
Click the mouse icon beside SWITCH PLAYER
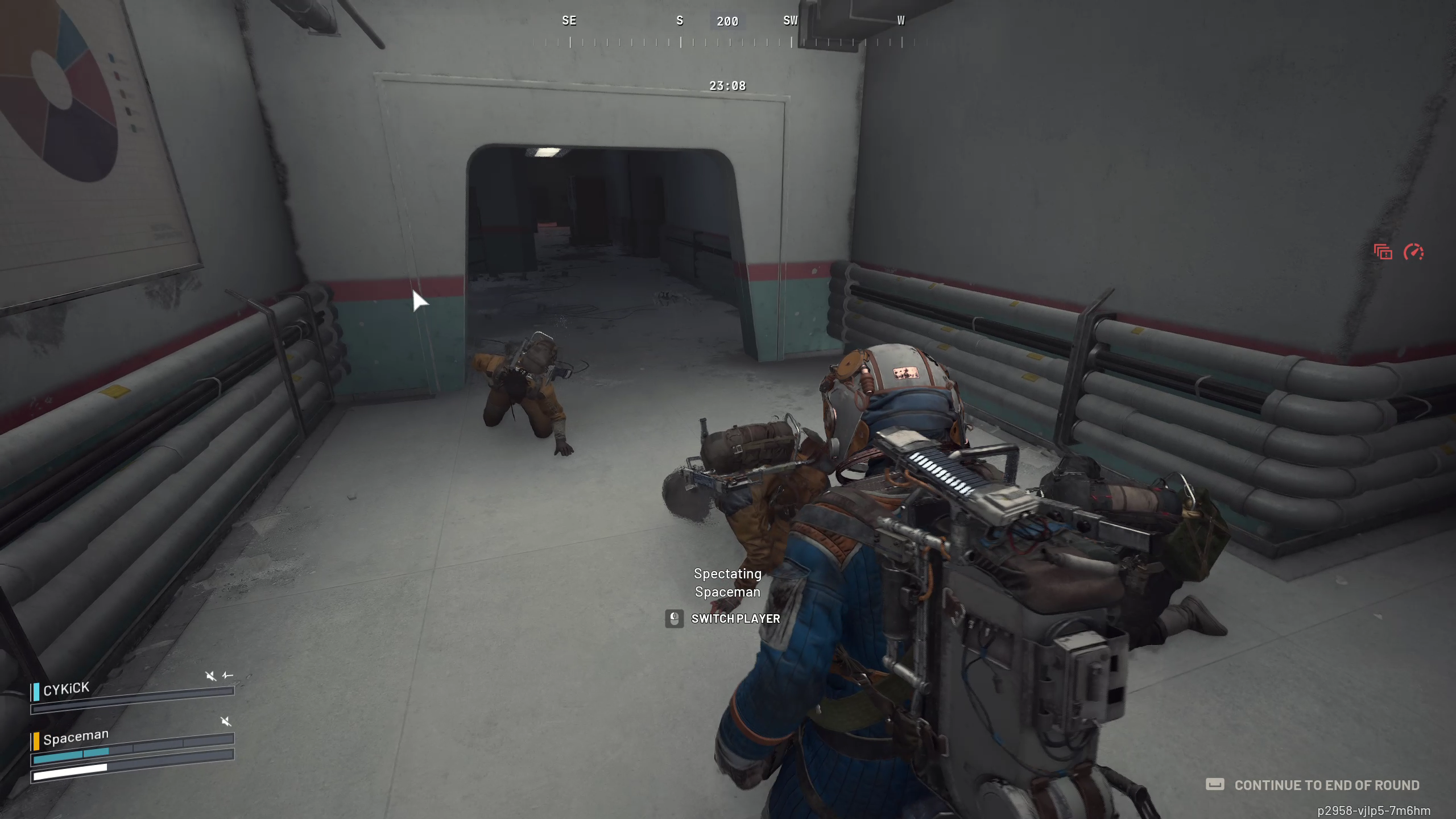pyautogui.click(x=674, y=619)
